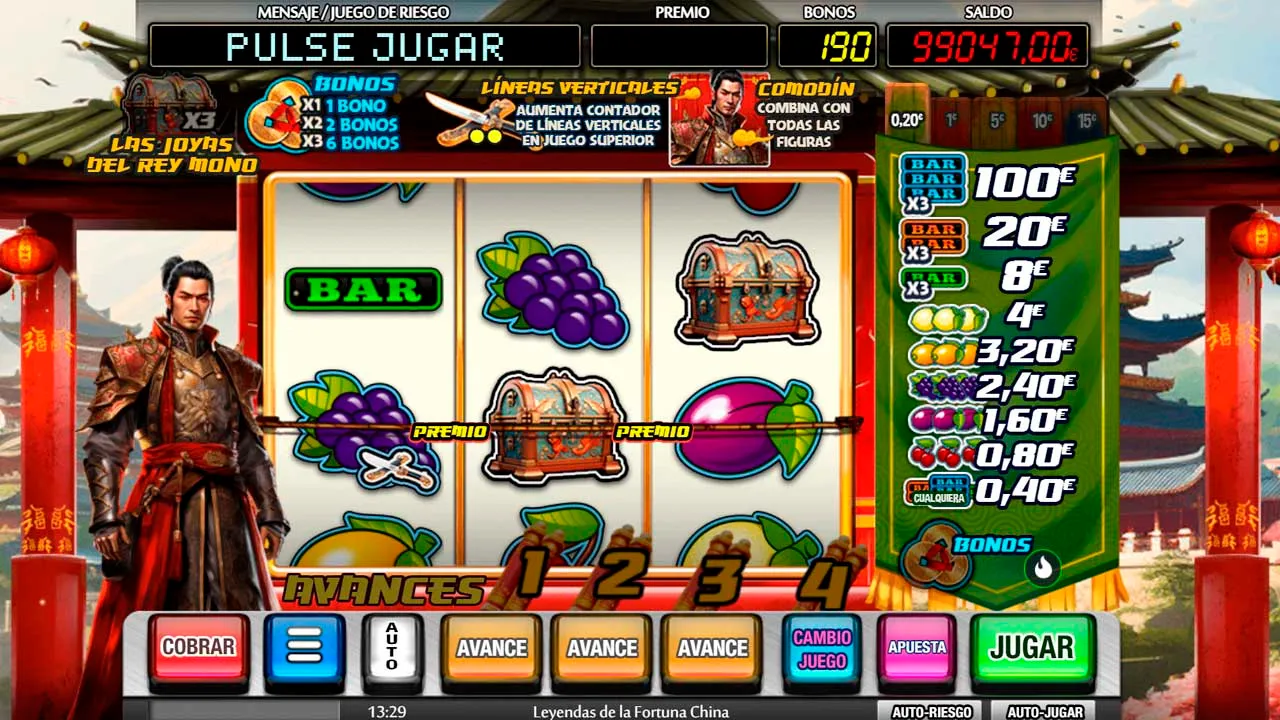The width and height of the screenshot is (1280, 720).
Task: Hit the green JUGAR button
Action: click(1032, 647)
